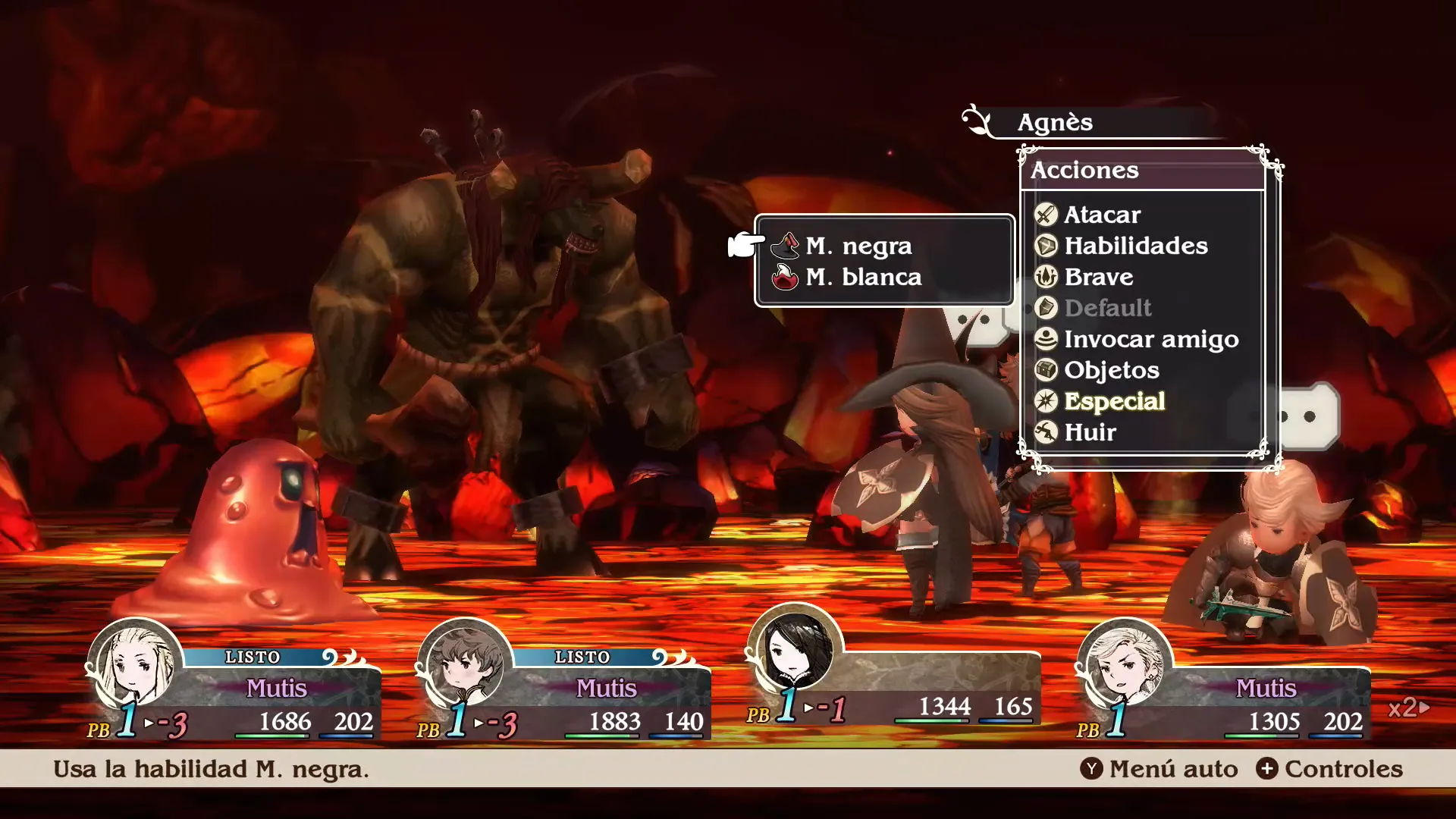Screen dimensions: 1456x819
Task: Open the Habilidades menu
Action: [x=1134, y=246]
